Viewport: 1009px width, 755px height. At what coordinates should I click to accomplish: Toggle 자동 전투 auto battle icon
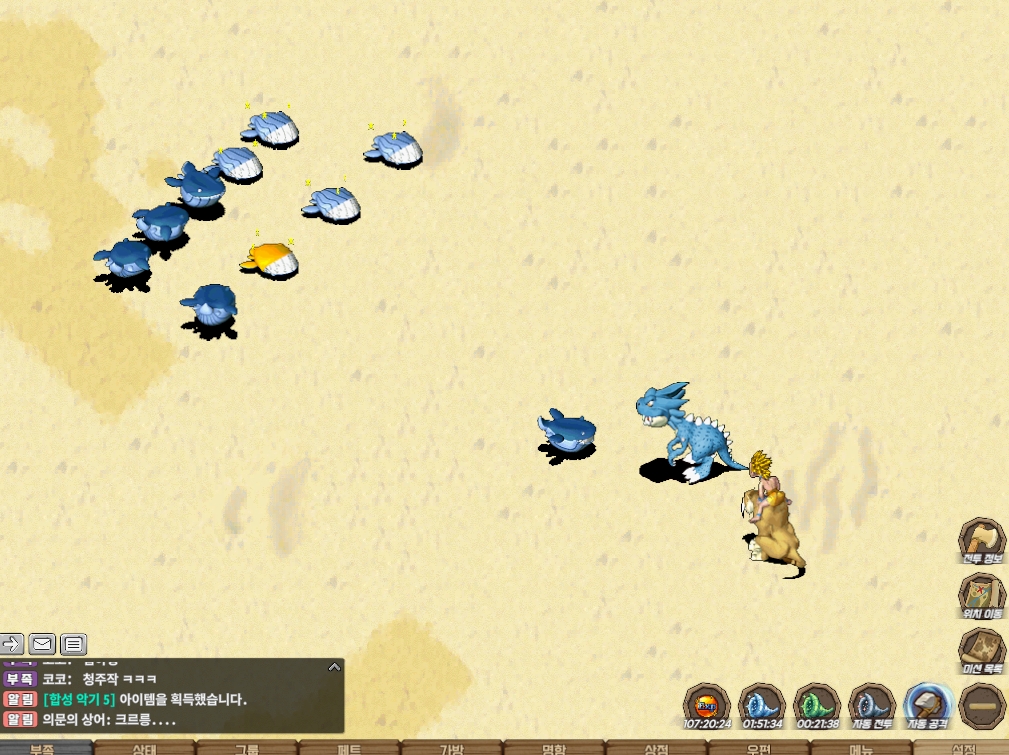(871, 705)
